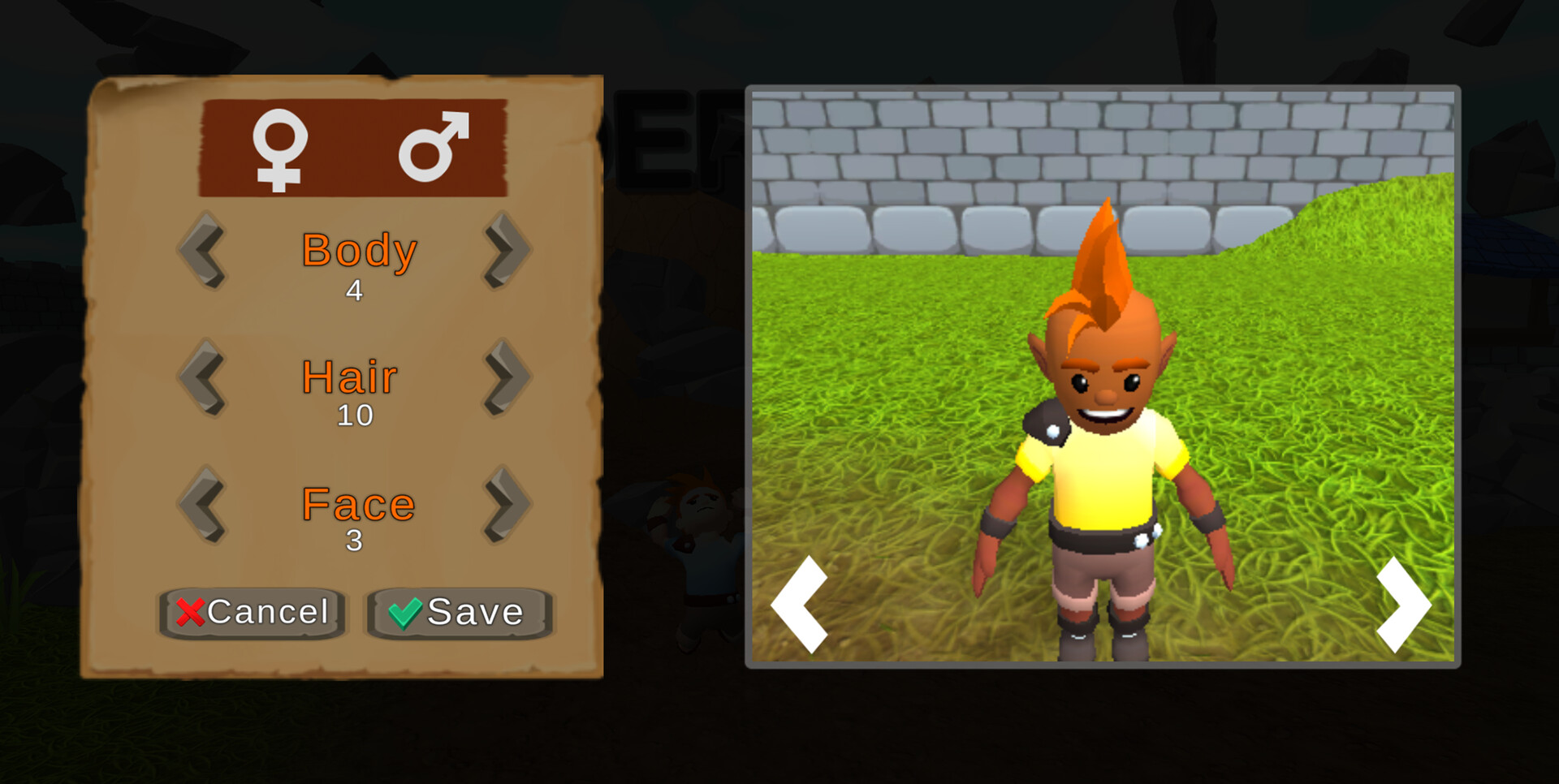Click the Body label
The width and height of the screenshot is (1559, 784).
click(x=357, y=252)
